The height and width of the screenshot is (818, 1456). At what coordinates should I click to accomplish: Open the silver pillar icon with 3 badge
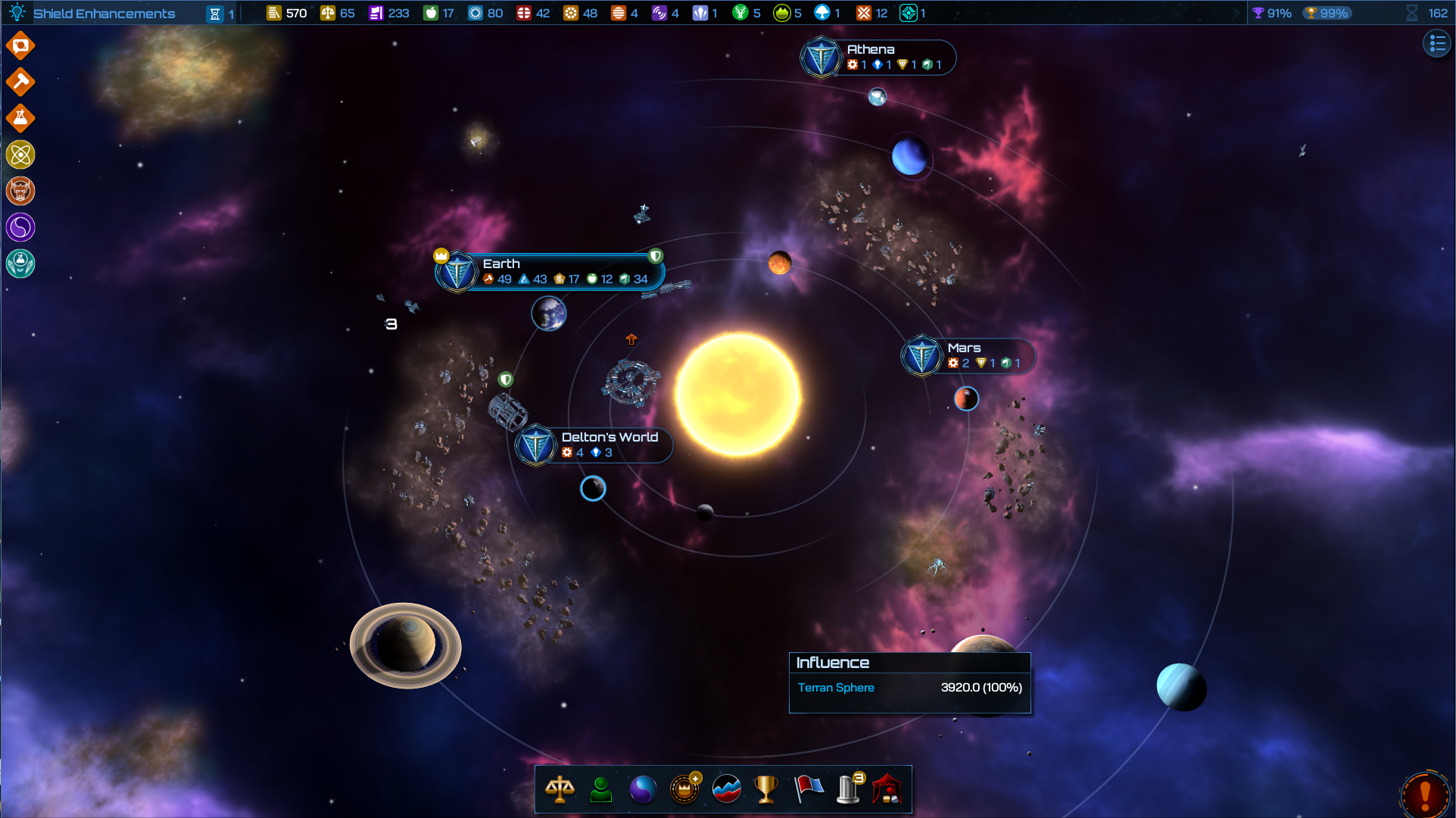pyautogui.click(x=849, y=789)
